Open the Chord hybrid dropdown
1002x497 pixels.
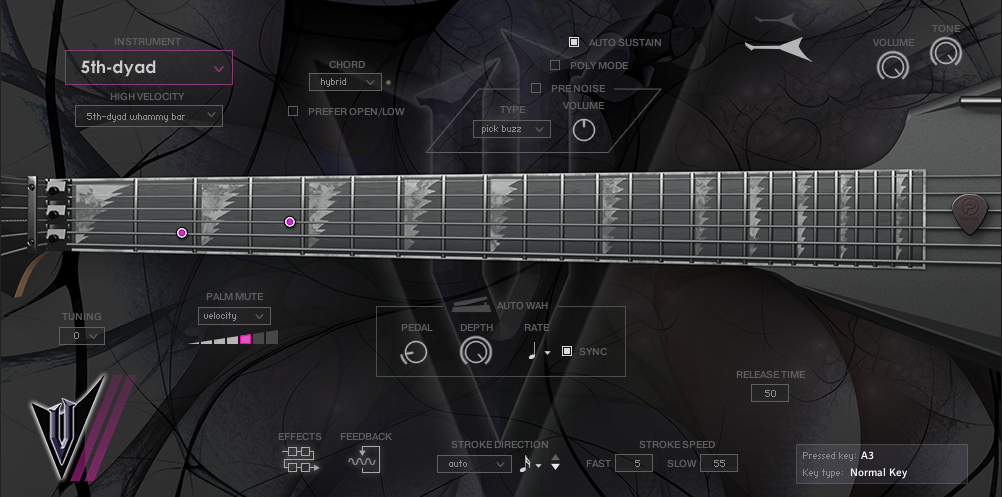click(345, 82)
